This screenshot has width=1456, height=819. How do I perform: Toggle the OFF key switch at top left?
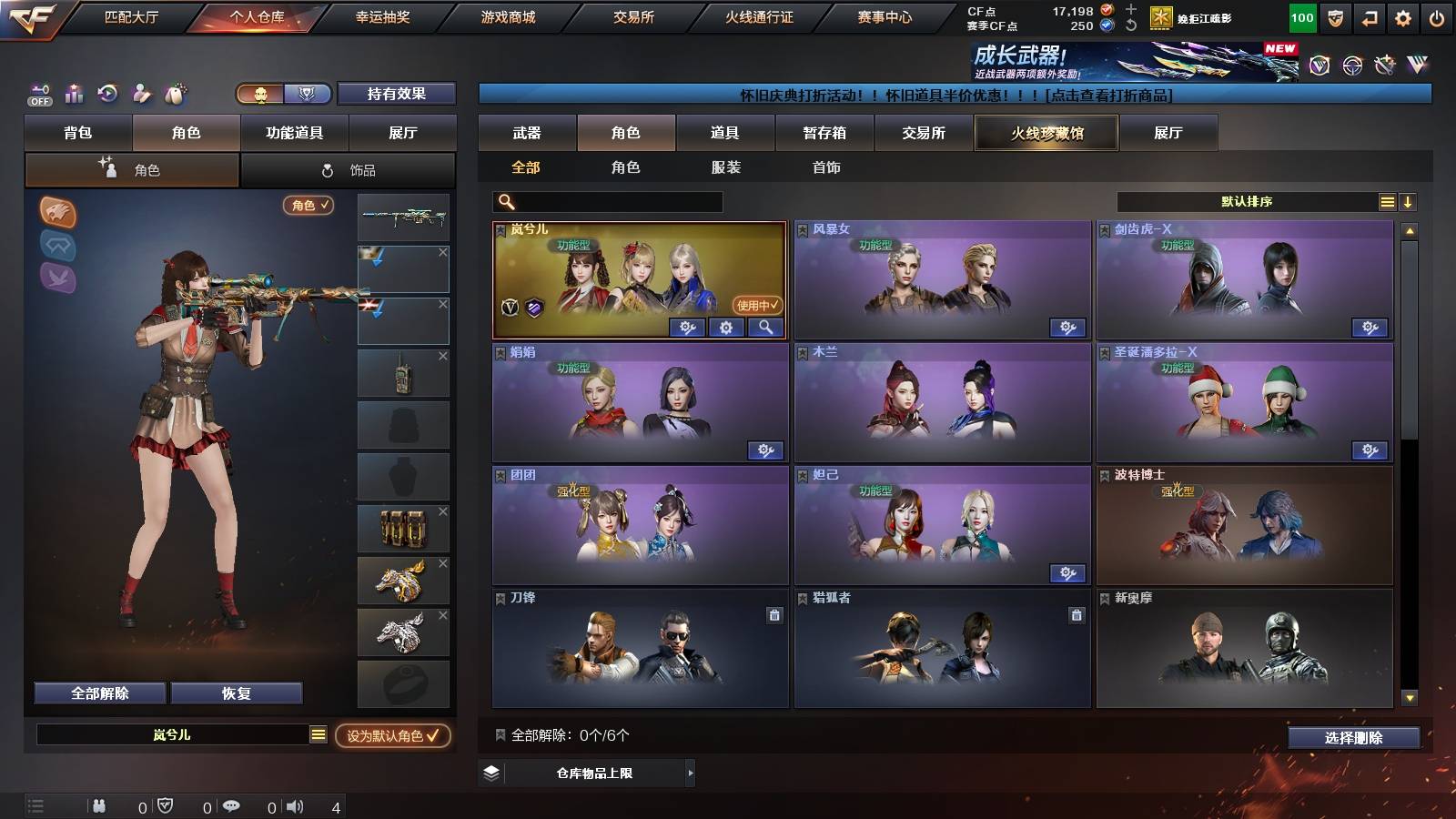(x=38, y=95)
